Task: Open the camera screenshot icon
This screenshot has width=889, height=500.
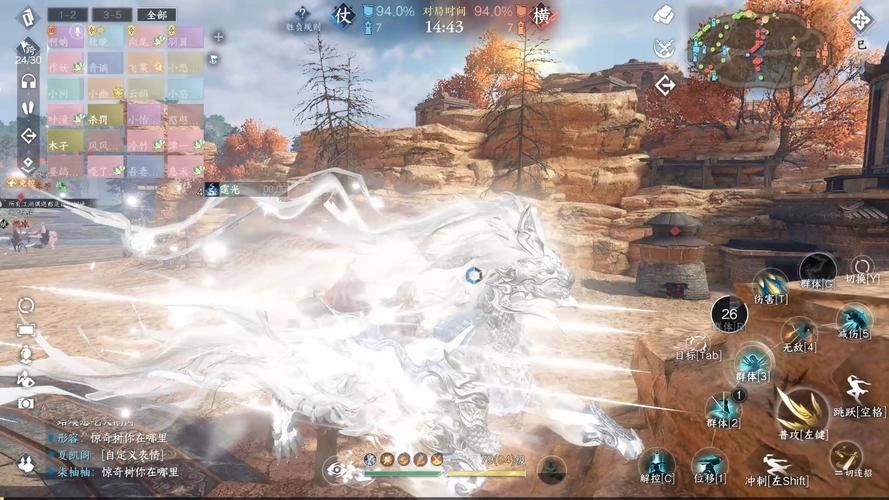Action: 27,402
